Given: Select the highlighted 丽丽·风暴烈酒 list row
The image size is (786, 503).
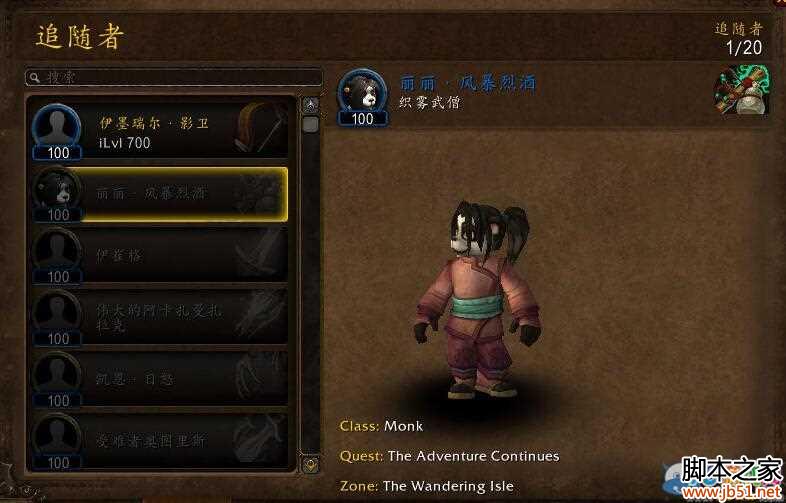Looking at the screenshot, I should click(x=160, y=193).
